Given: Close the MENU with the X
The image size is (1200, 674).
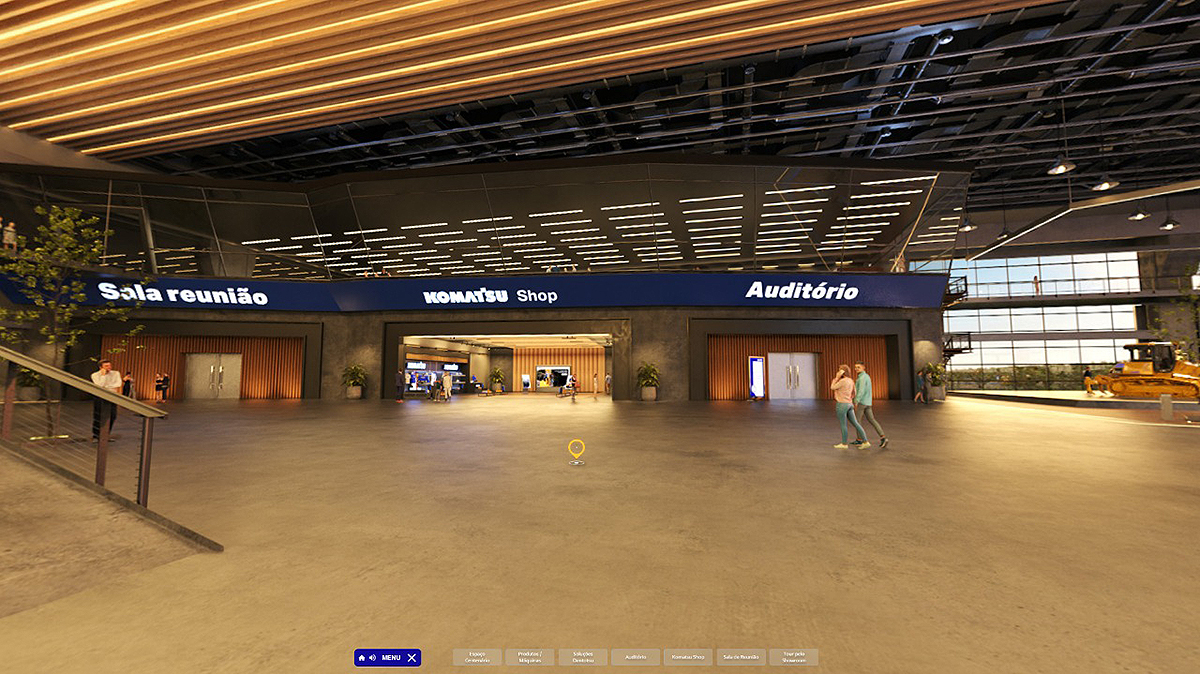Looking at the screenshot, I should pyautogui.click(x=412, y=658).
